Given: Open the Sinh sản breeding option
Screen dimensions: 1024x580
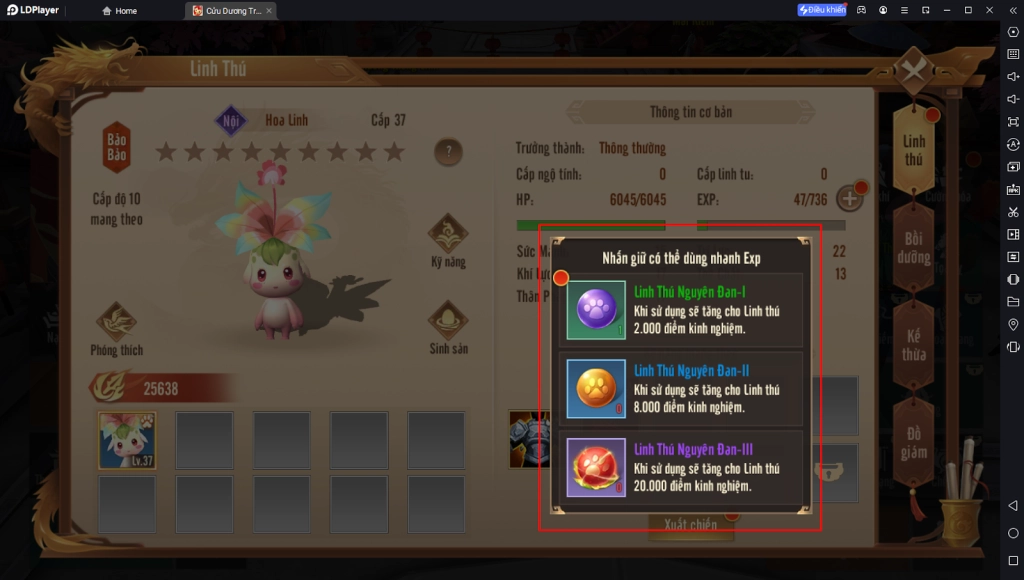Looking at the screenshot, I should (x=448, y=327).
